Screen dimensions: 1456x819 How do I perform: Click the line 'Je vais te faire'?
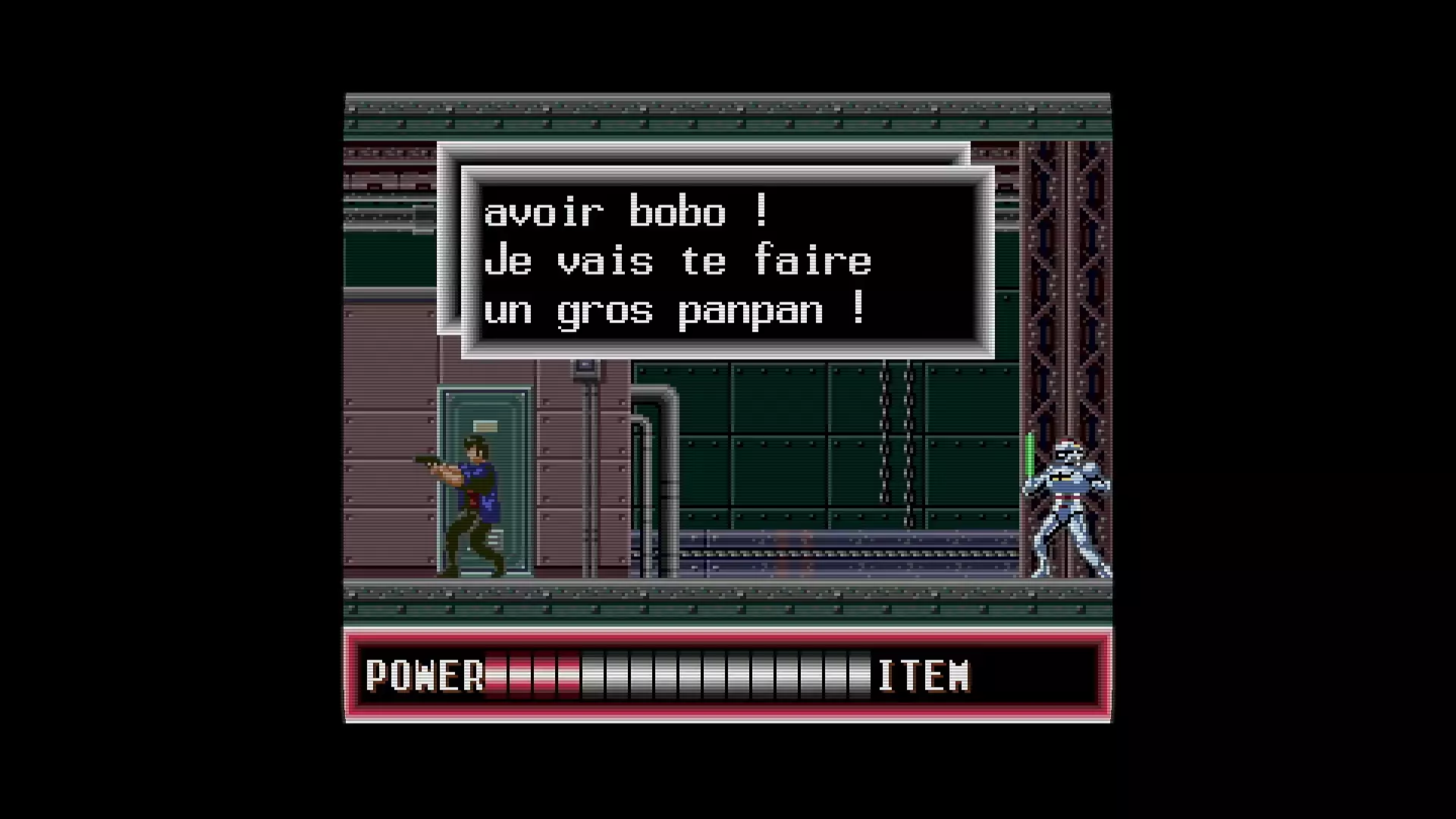(x=679, y=260)
